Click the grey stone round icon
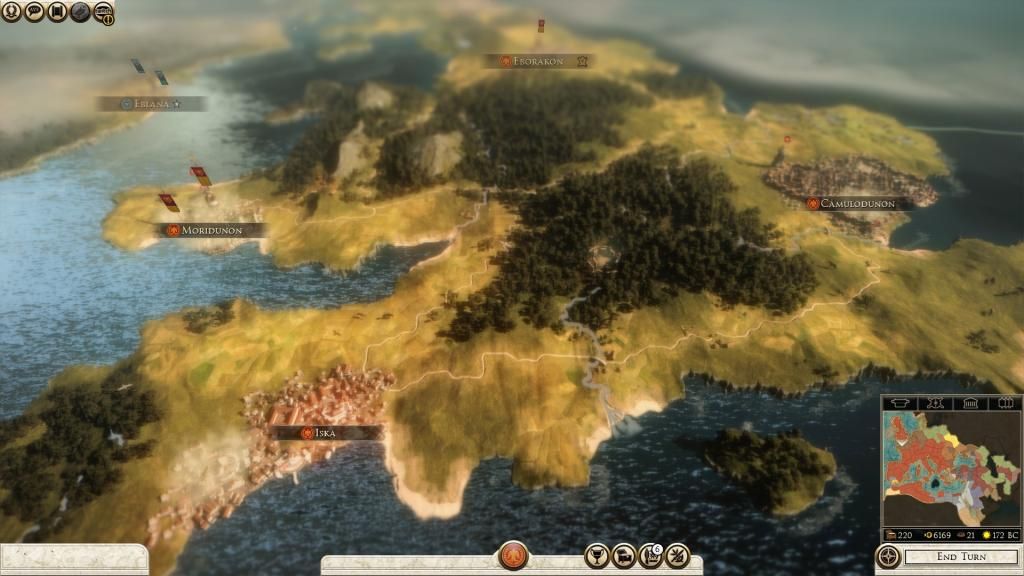Viewport: 1024px width, 576px height. 80,12
